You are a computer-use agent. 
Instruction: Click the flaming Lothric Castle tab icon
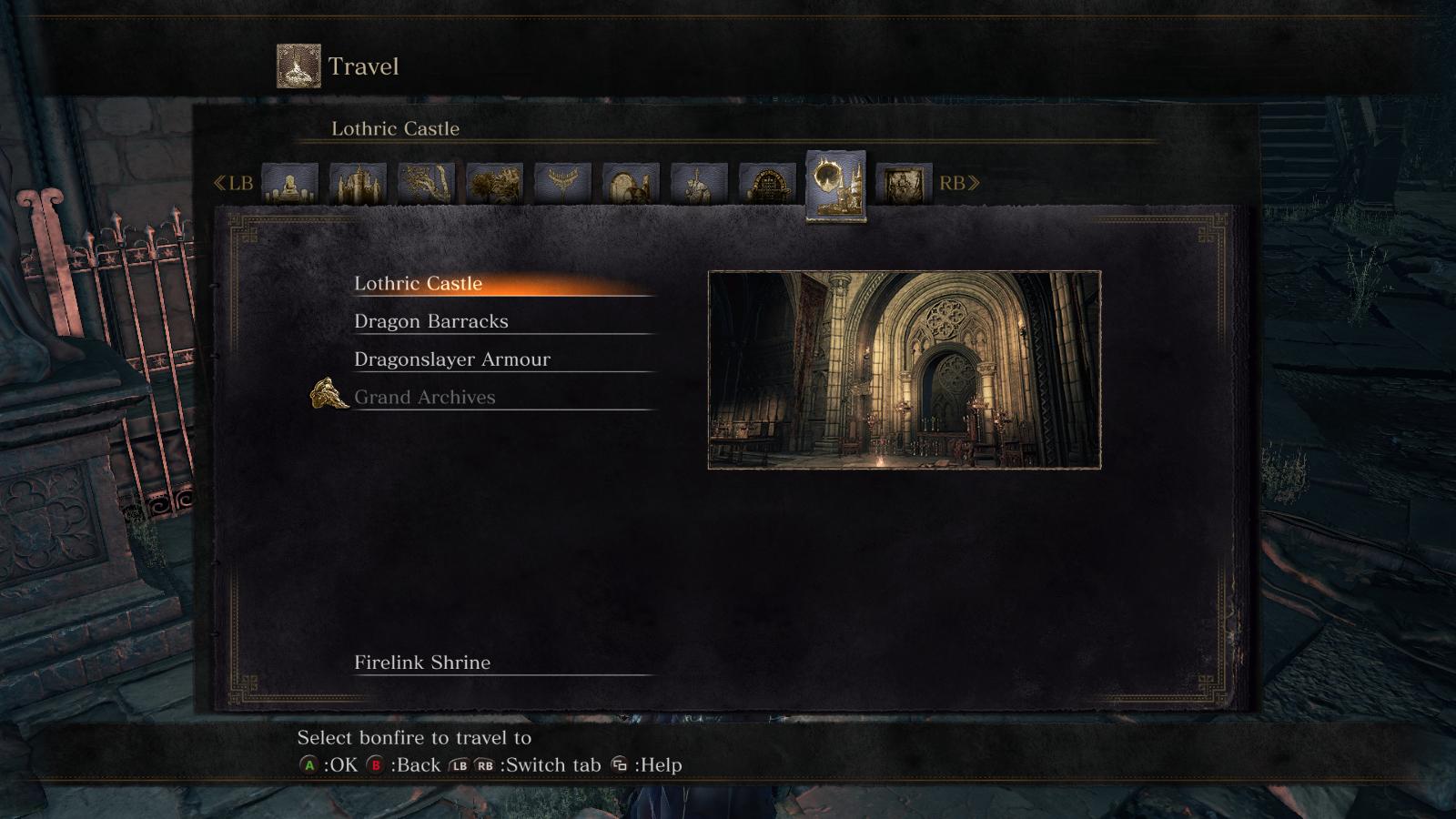[x=835, y=185]
